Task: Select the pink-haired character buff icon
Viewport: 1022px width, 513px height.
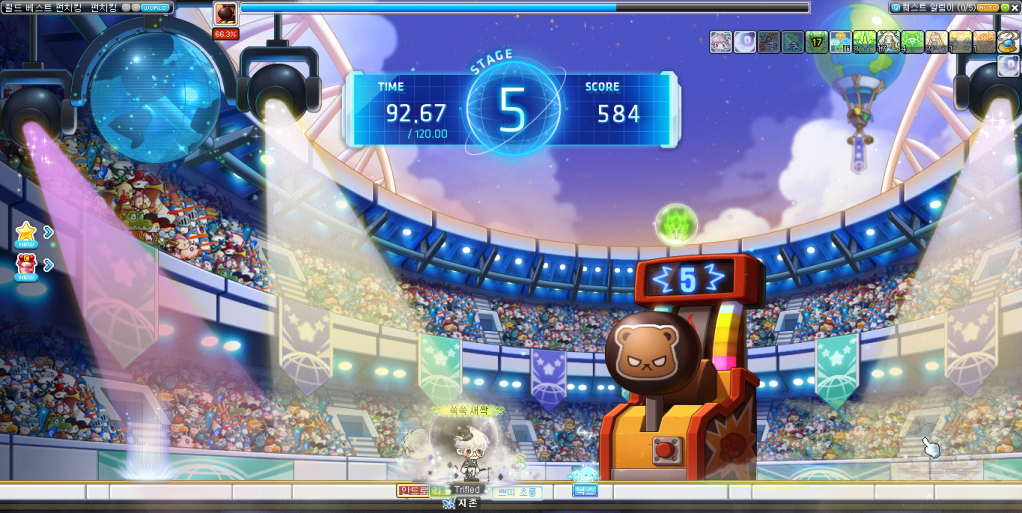Action: [x=721, y=42]
